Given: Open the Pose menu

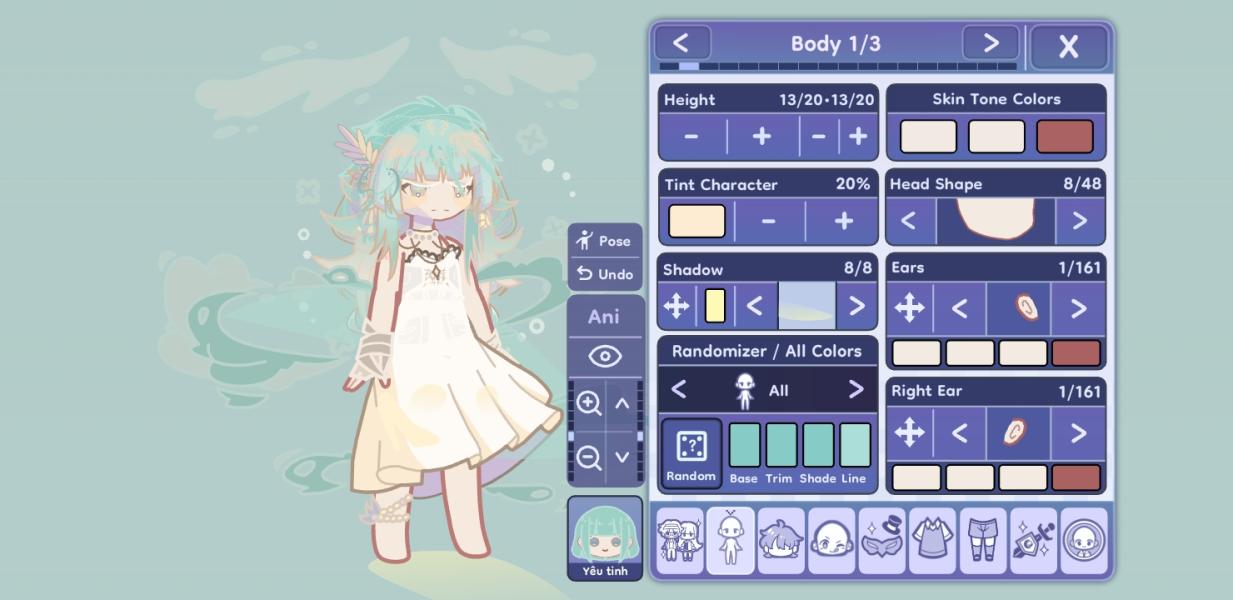Looking at the screenshot, I should pos(605,241).
